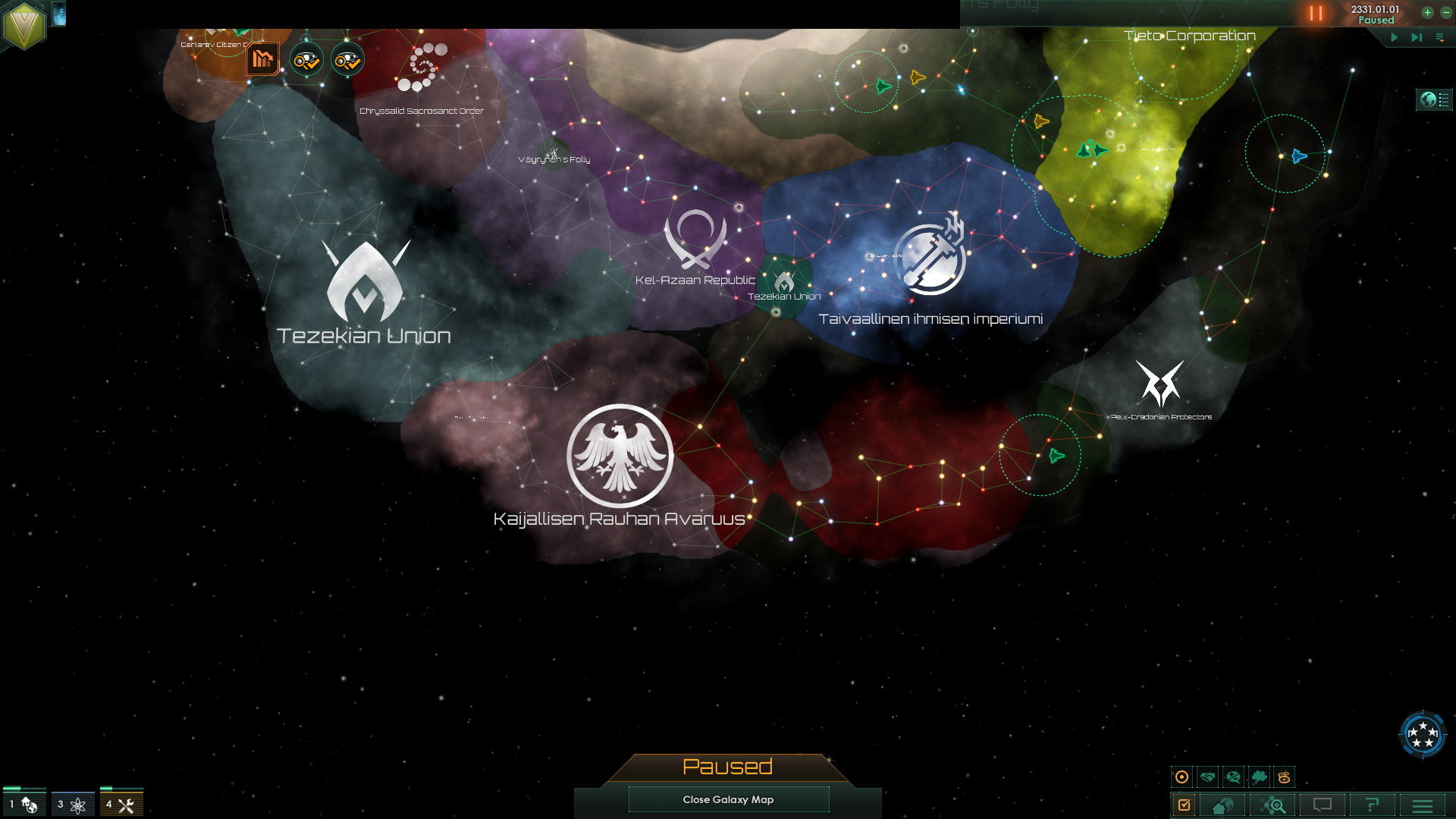
Task: Open the Galactic Community star emblem
Action: (1423, 734)
